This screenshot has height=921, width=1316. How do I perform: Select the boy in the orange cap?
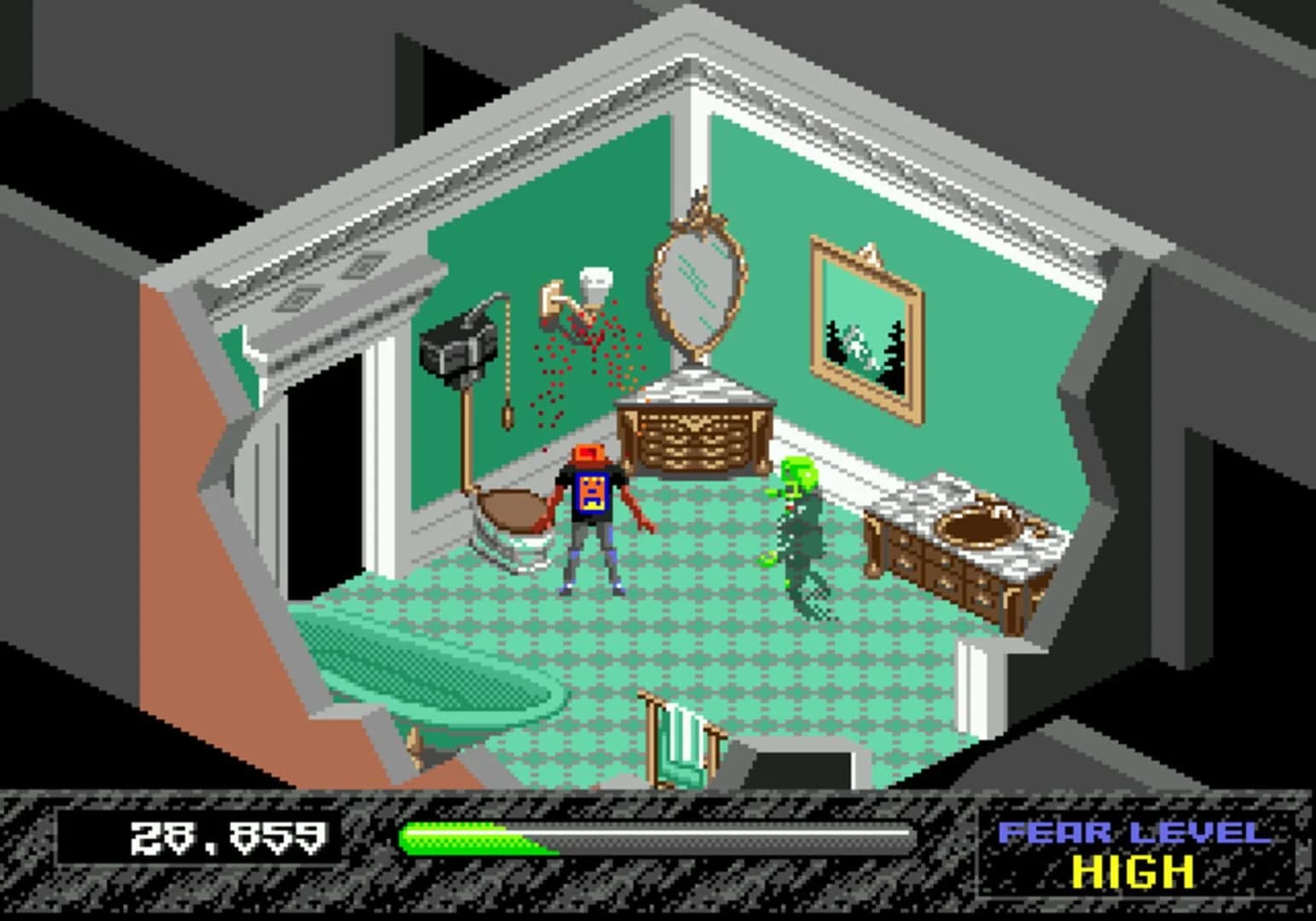tap(591, 512)
